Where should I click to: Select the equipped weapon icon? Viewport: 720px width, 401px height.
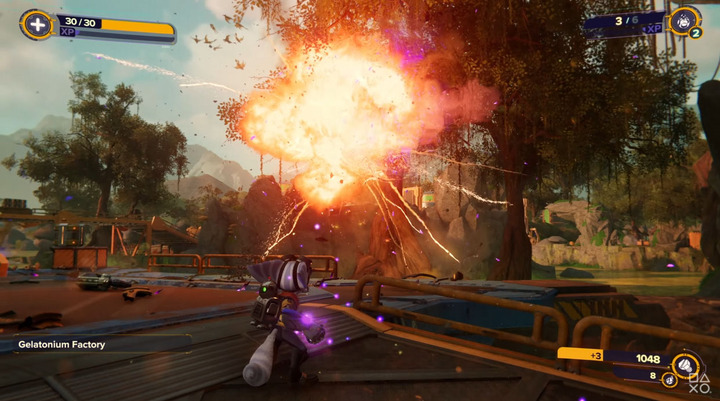coord(685,18)
